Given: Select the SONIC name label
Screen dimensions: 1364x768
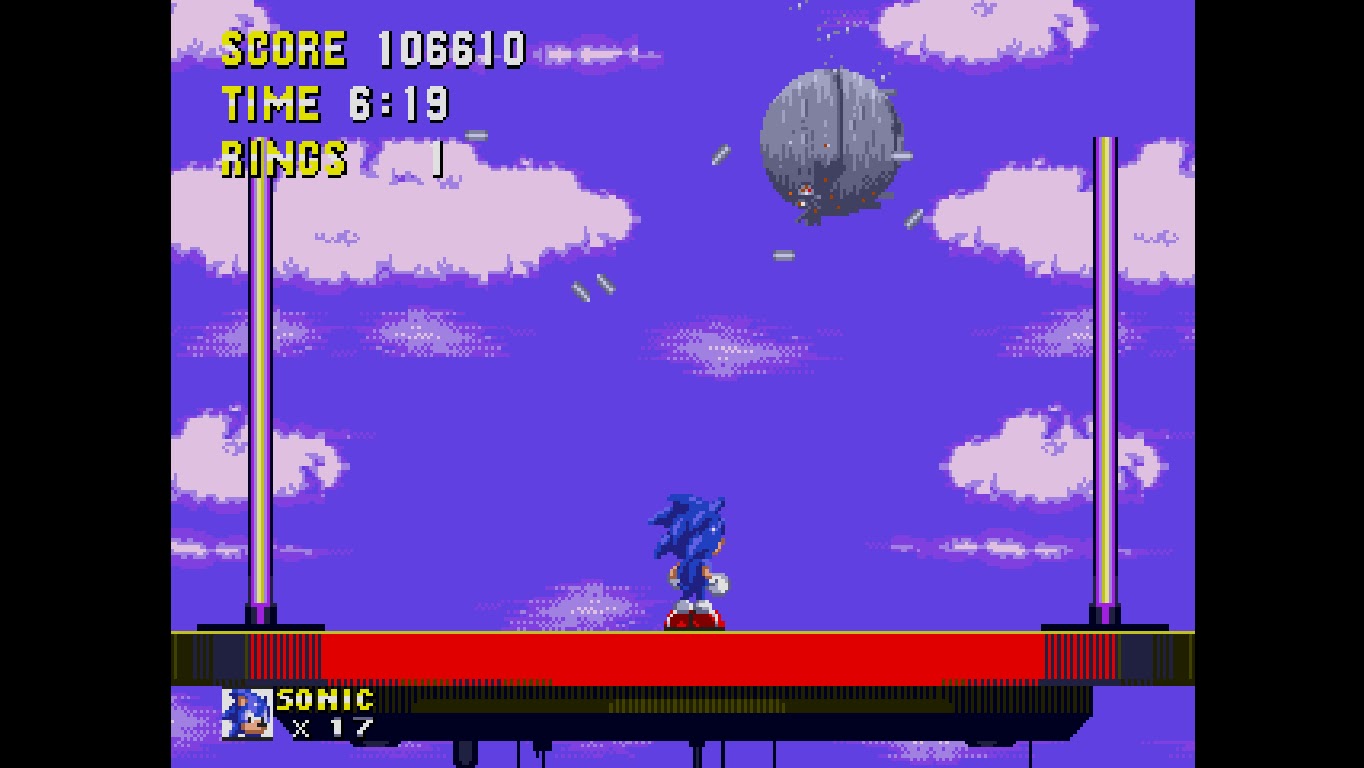Looking at the screenshot, I should point(323,698).
